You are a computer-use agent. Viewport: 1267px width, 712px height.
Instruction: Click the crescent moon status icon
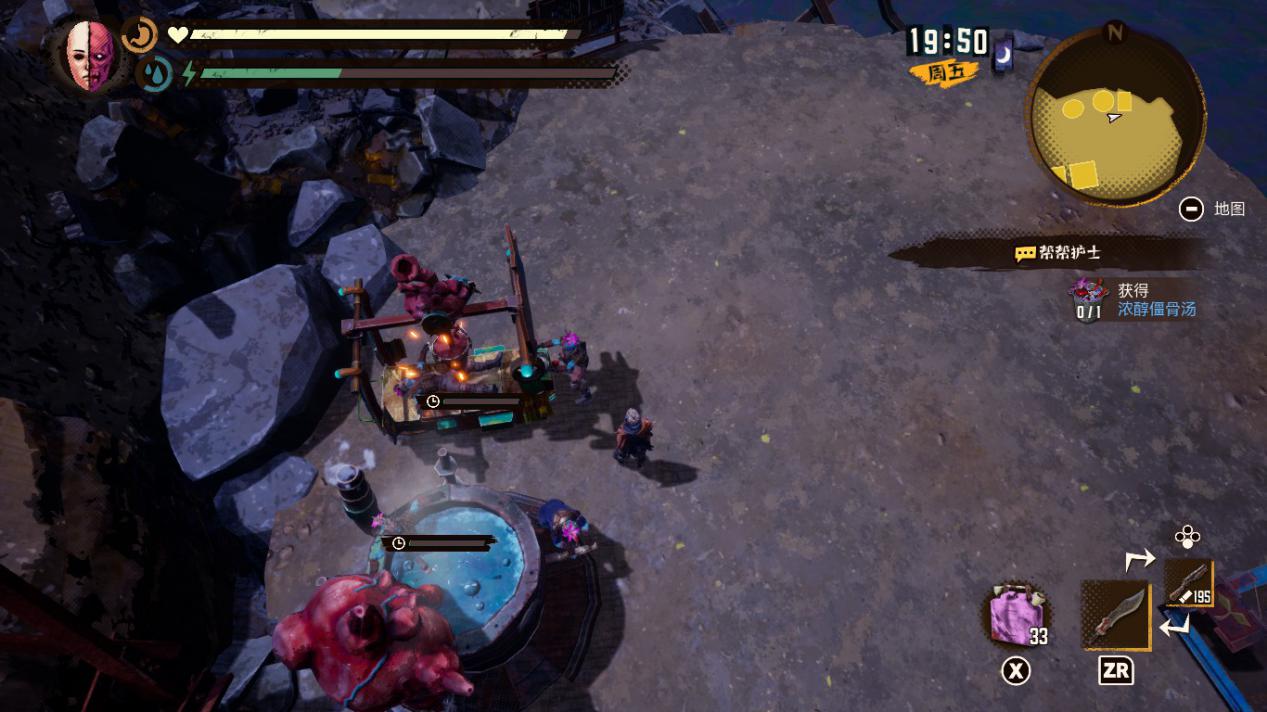[x=139, y=36]
